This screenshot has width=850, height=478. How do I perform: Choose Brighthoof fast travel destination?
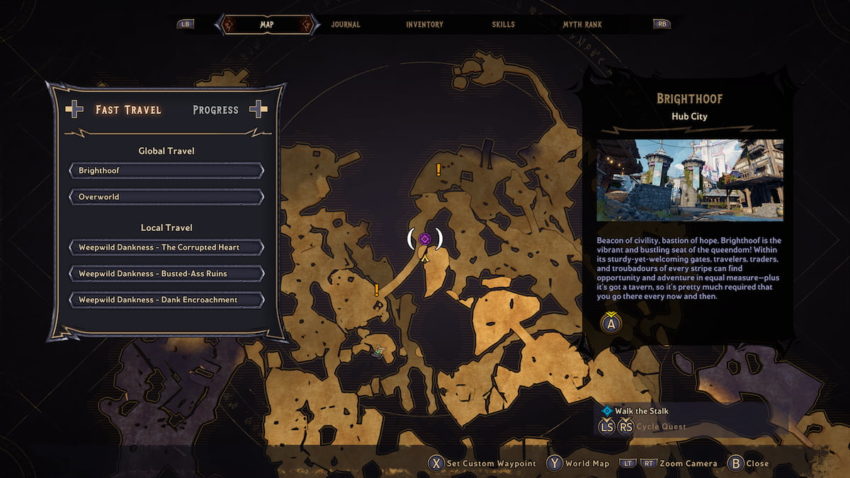[165, 171]
